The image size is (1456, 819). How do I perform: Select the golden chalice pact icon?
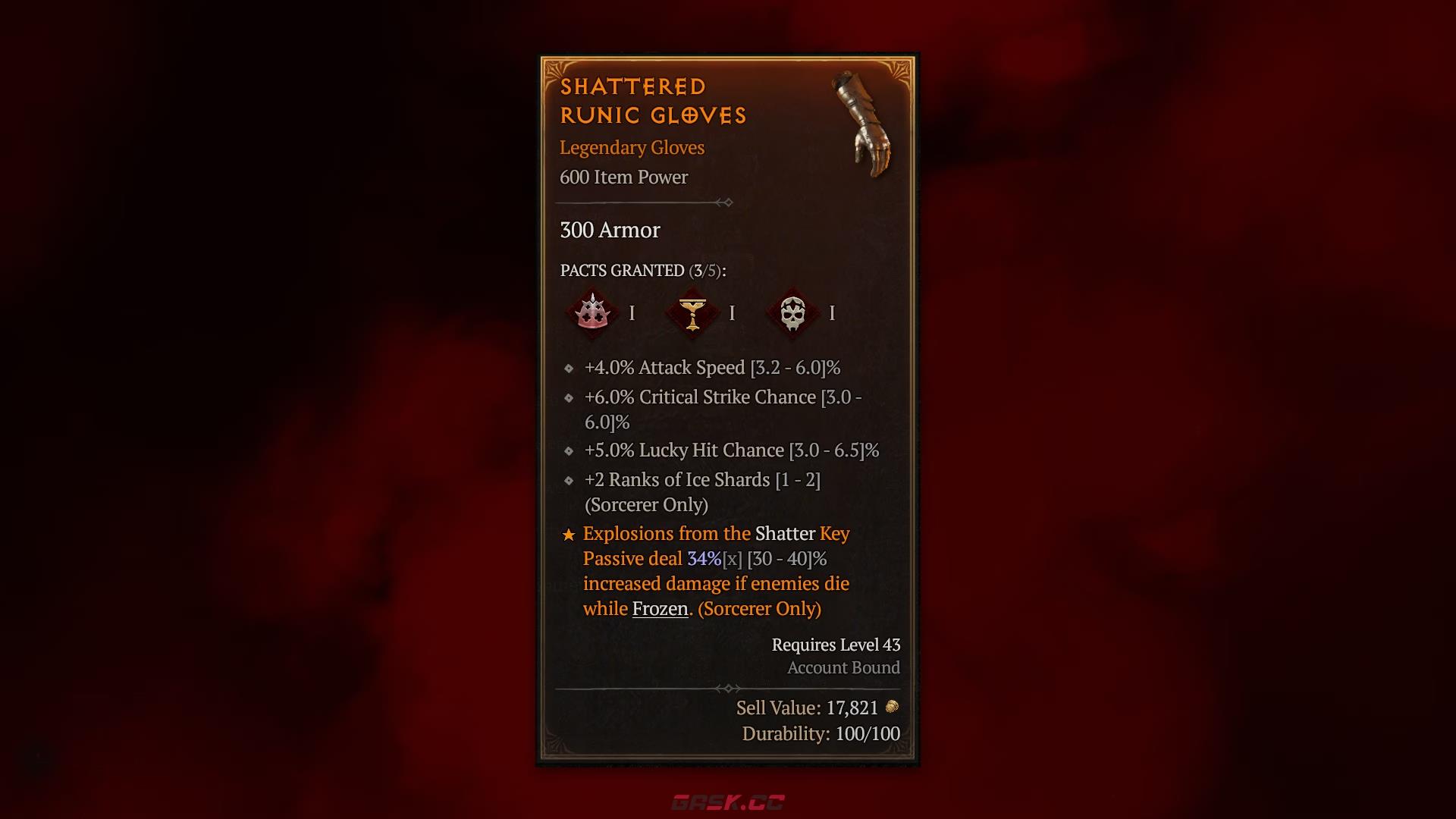click(692, 312)
